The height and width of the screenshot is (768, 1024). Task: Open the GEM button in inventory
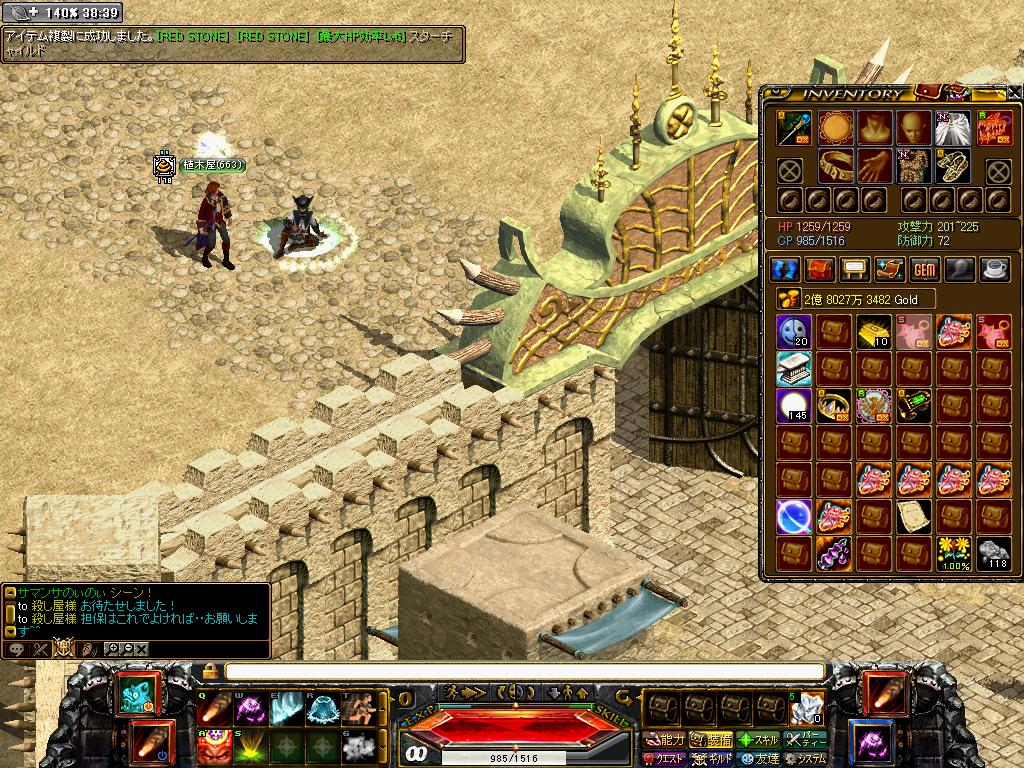(923, 269)
